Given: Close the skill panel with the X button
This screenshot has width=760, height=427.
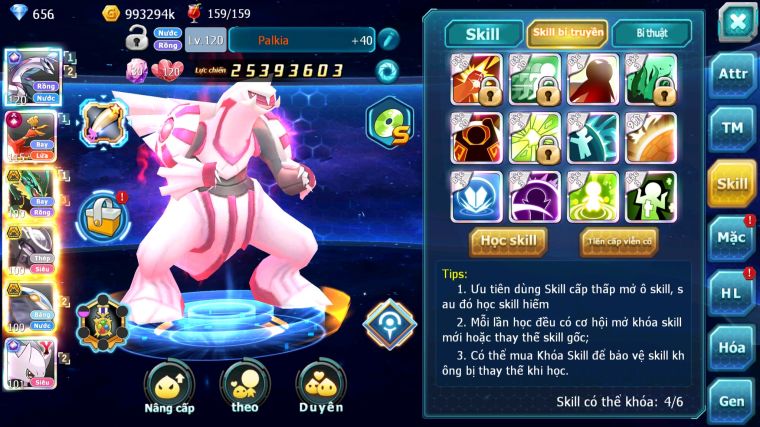Looking at the screenshot, I should [x=737, y=21].
